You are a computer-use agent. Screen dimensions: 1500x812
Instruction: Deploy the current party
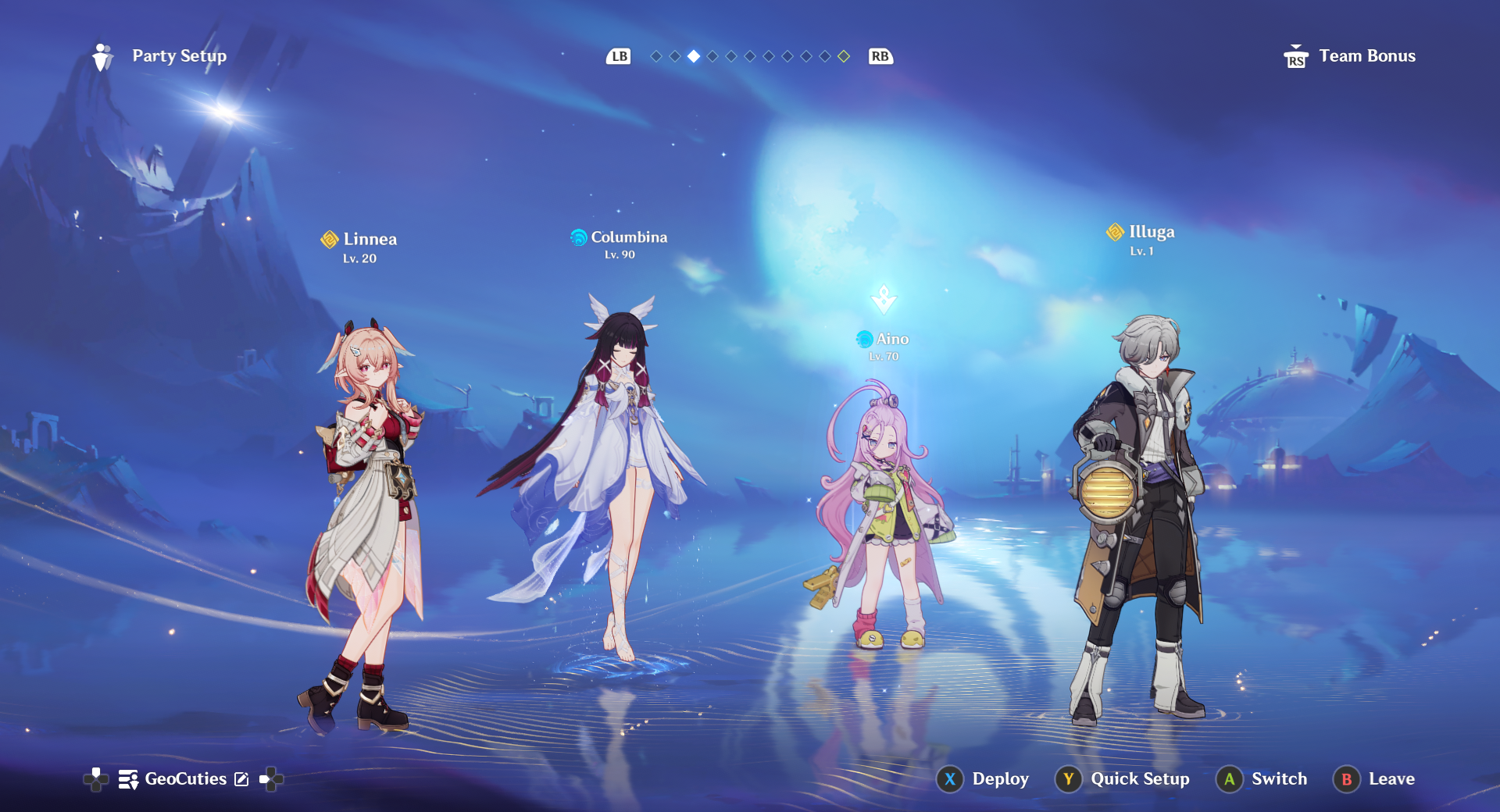tap(983, 778)
